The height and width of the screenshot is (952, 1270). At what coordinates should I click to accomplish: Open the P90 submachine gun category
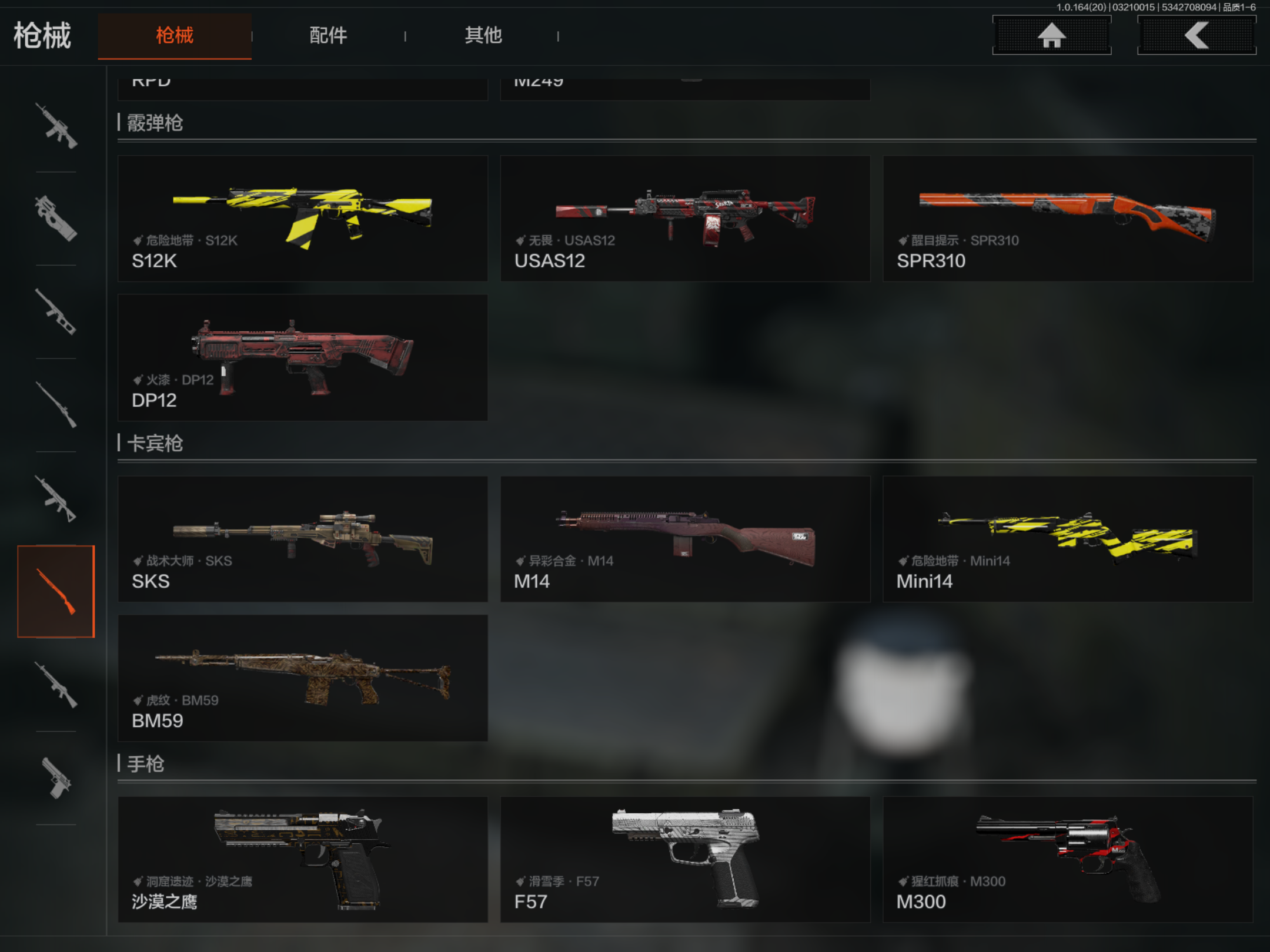point(56,219)
